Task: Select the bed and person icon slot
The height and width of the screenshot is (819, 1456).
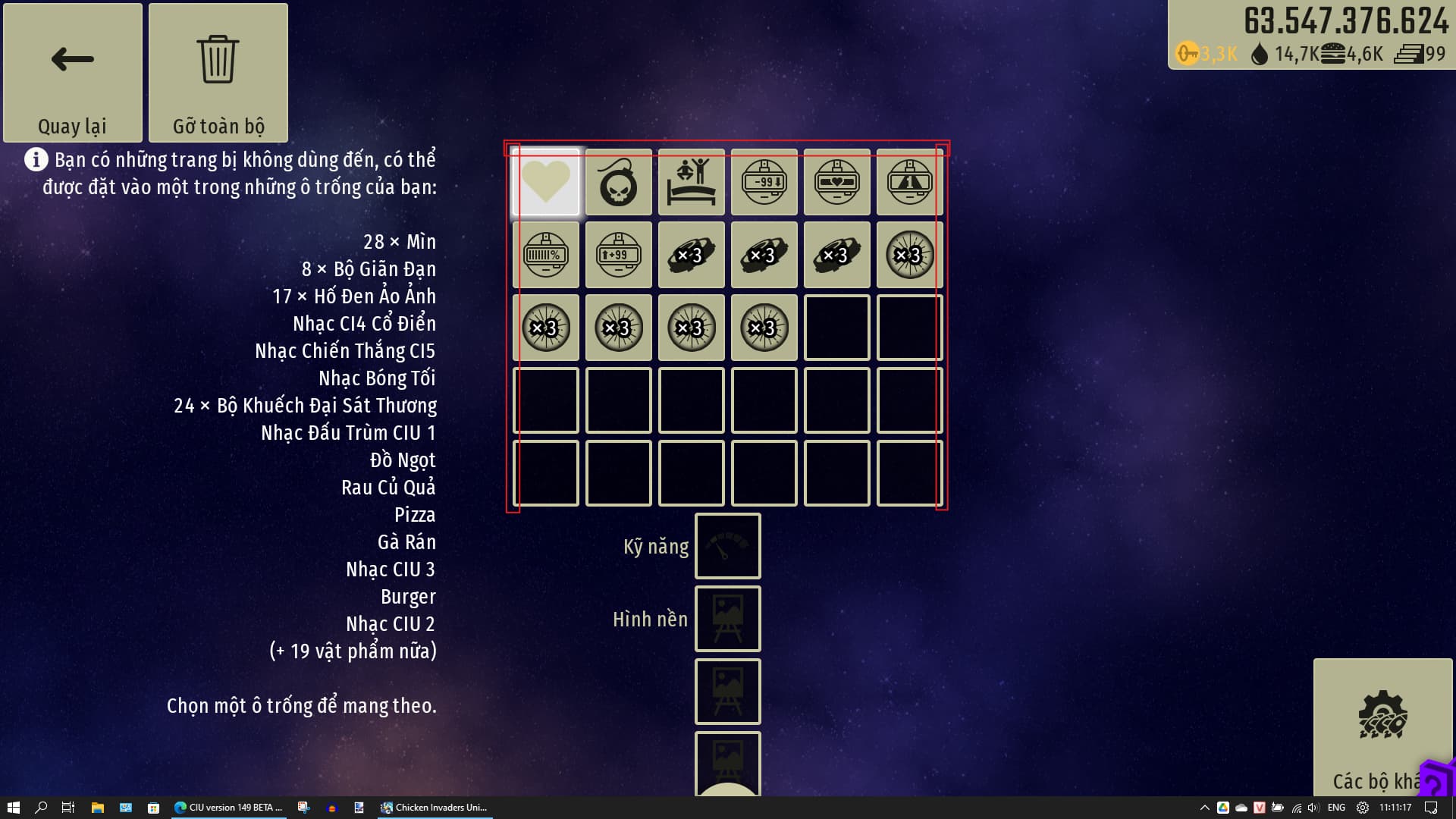Action: click(692, 182)
